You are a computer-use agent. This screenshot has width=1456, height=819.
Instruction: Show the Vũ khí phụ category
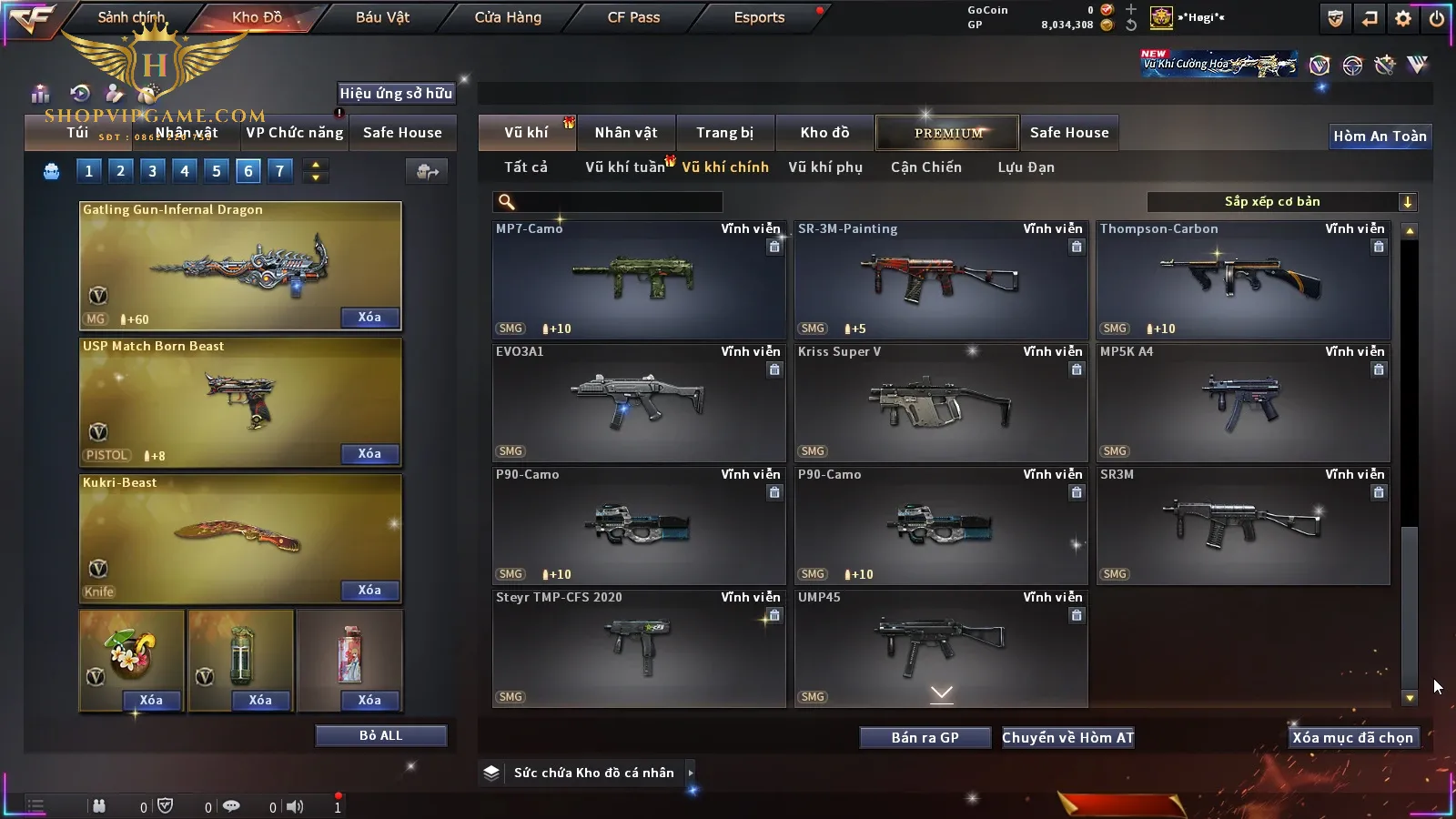pos(824,167)
